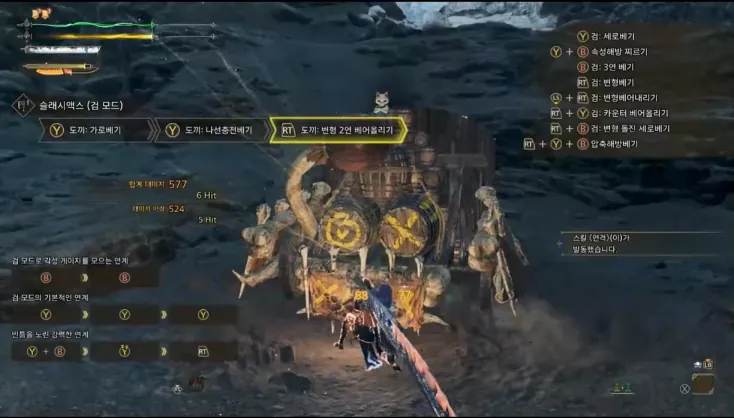Click the switch axe sword gauge icon
The height and width of the screenshot is (418, 734).
pyautogui.click(x=60, y=69)
